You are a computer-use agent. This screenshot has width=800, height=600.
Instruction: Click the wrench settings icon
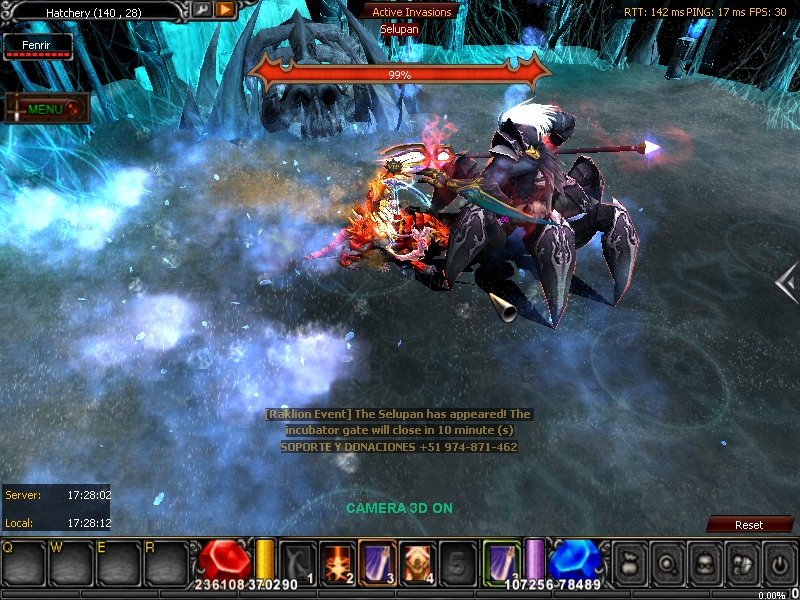(x=201, y=10)
